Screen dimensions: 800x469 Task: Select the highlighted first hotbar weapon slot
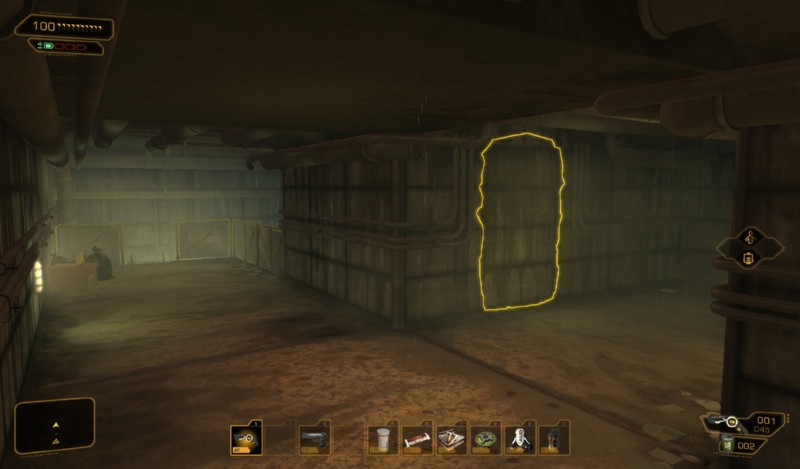coord(245,438)
